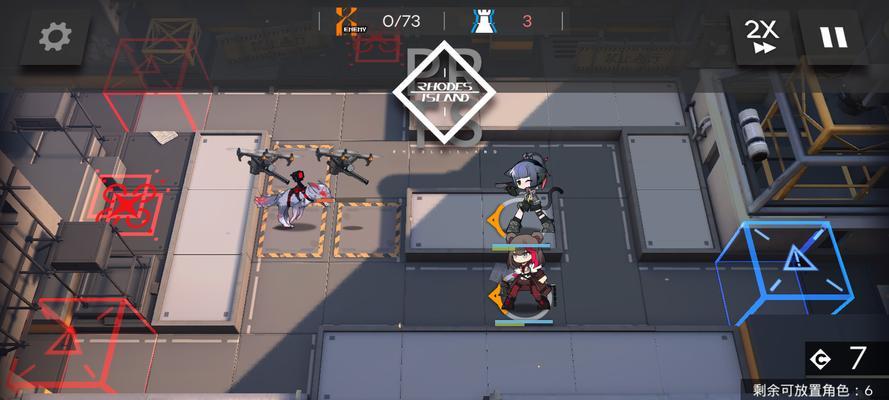Pause the battle
Image resolution: width=889 pixels, height=400 pixels.
click(x=832, y=37)
